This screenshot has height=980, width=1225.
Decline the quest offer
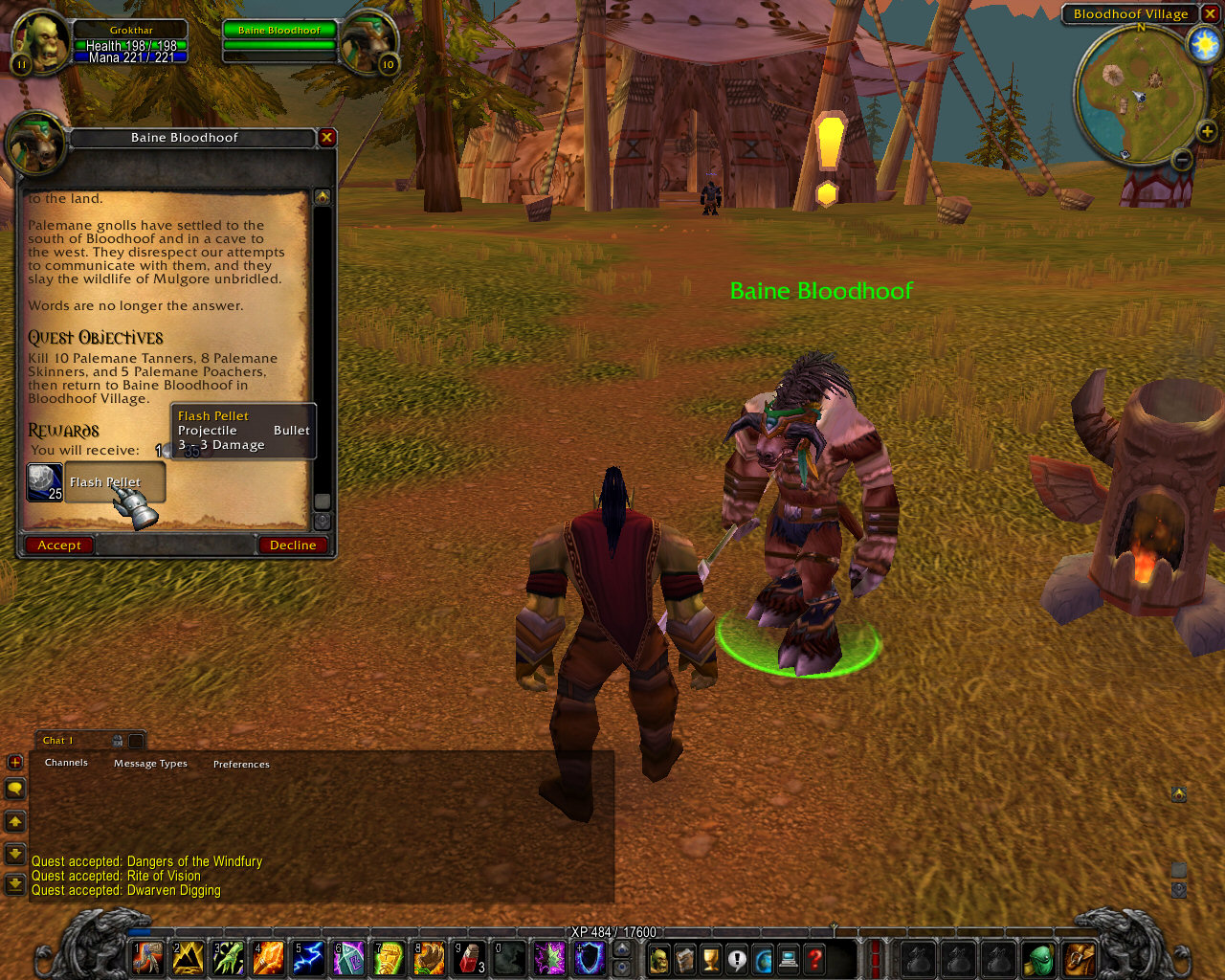pyautogui.click(x=293, y=545)
